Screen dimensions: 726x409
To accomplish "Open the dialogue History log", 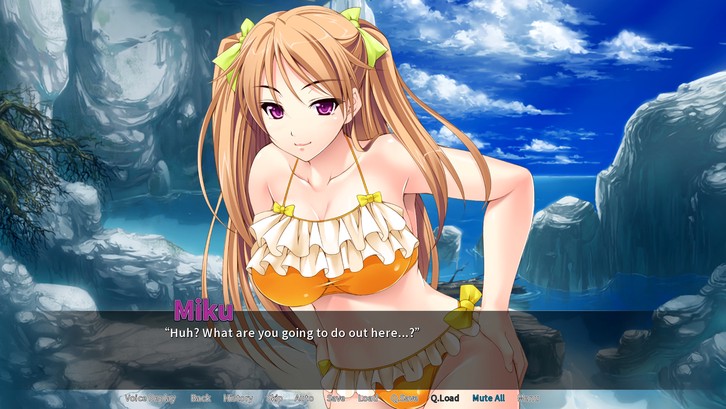I will click(238, 398).
